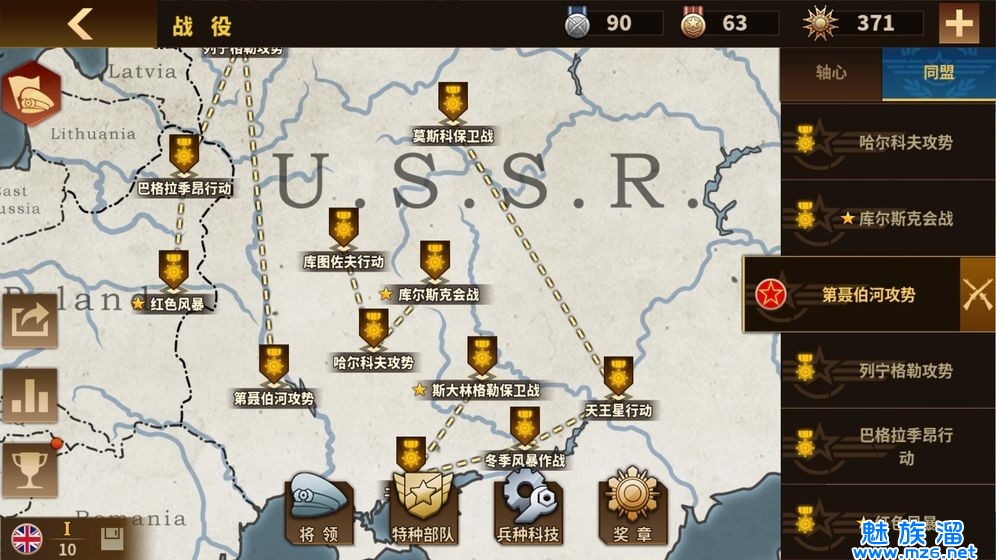Select the 斯大林格勒保卫战 map marker
This screenshot has width=996, height=560.
click(x=482, y=357)
